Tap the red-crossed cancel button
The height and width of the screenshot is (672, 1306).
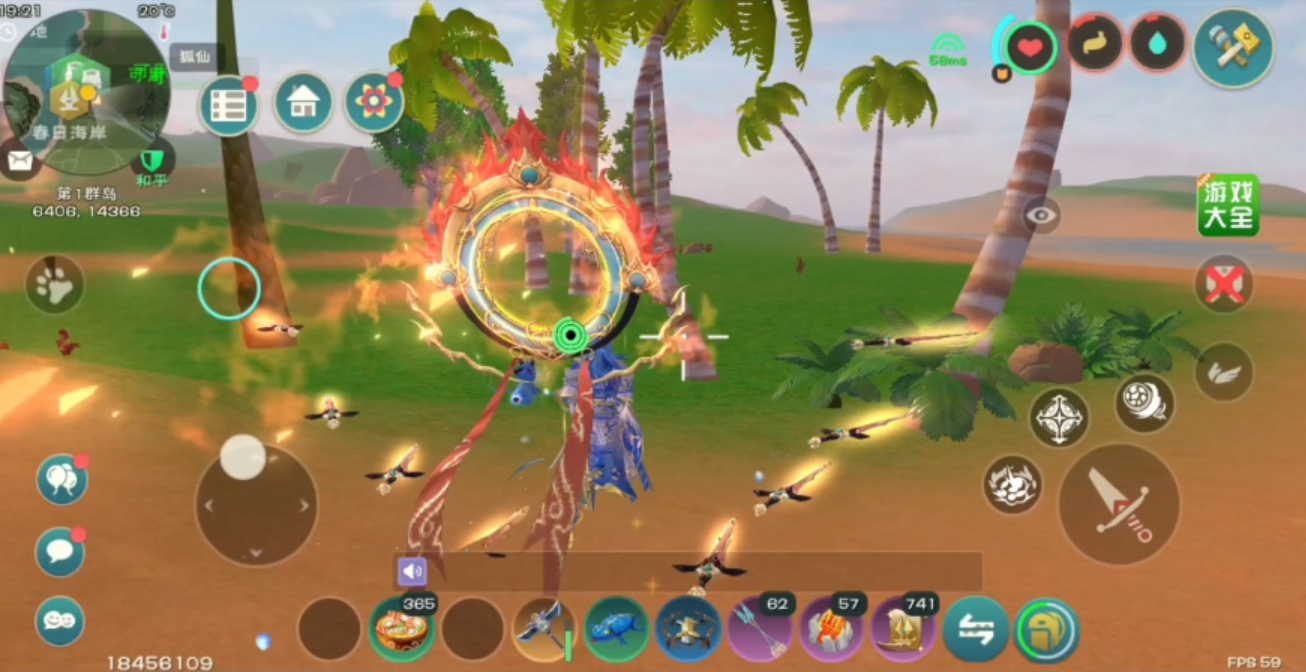pyautogui.click(x=1224, y=285)
